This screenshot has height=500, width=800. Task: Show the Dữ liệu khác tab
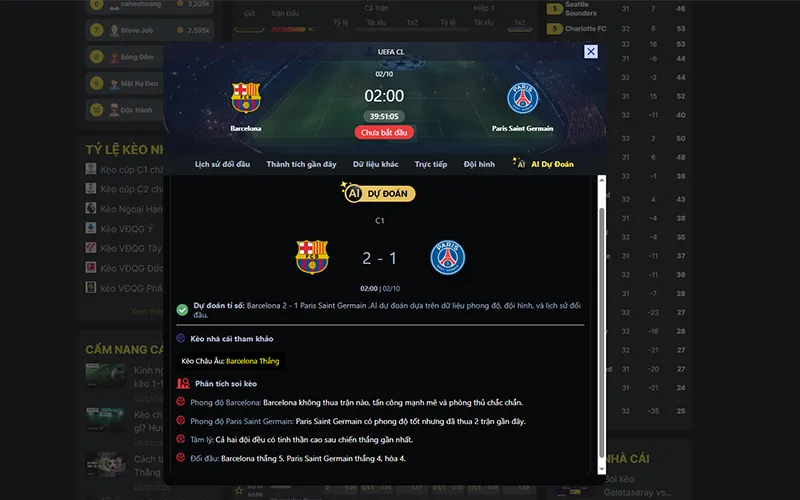[376, 164]
